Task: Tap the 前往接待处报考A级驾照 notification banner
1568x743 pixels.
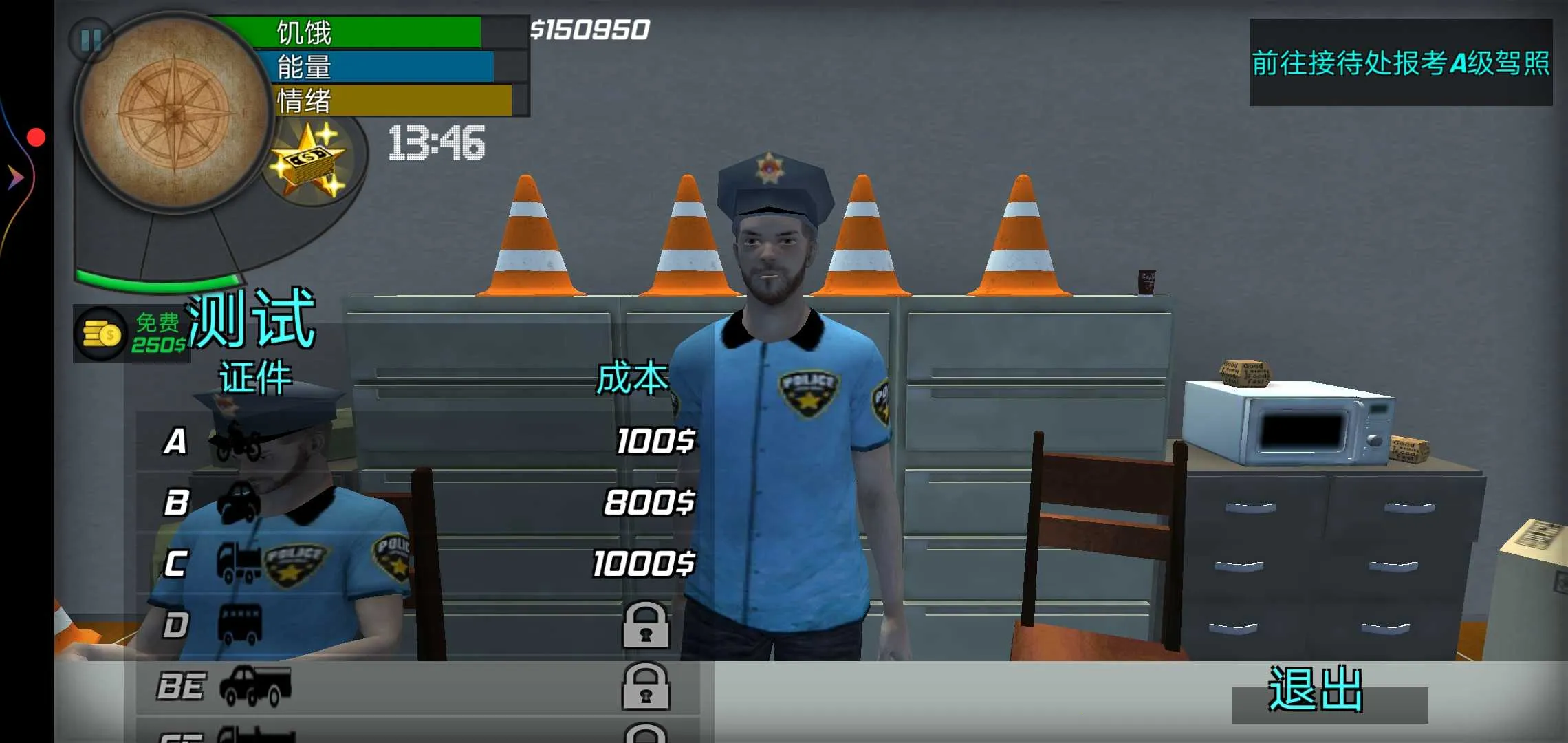Action: (1400, 65)
